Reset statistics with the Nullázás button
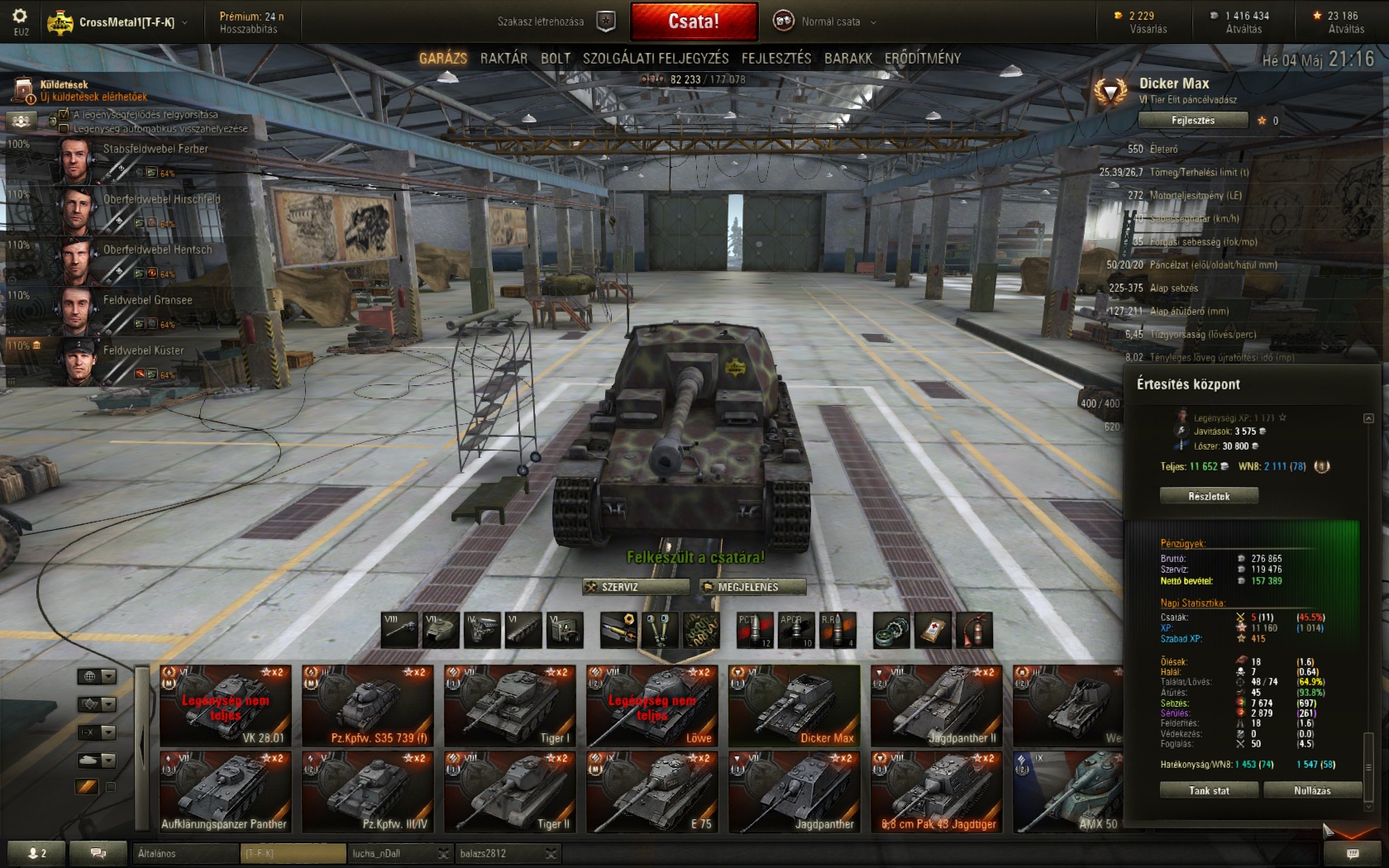1389x868 pixels. coord(1312,791)
